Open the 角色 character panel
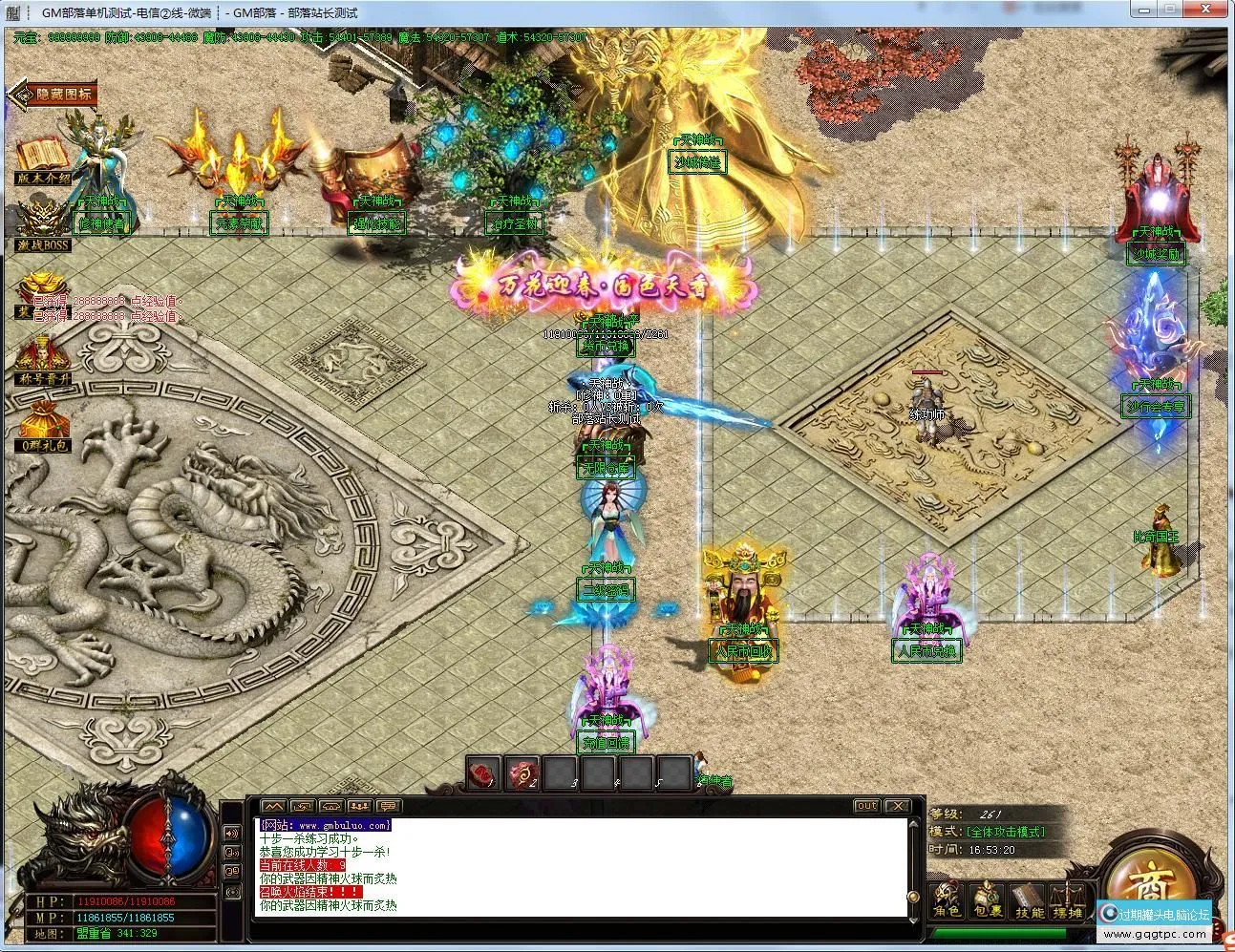The width and height of the screenshot is (1235, 952). click(948, 898)
